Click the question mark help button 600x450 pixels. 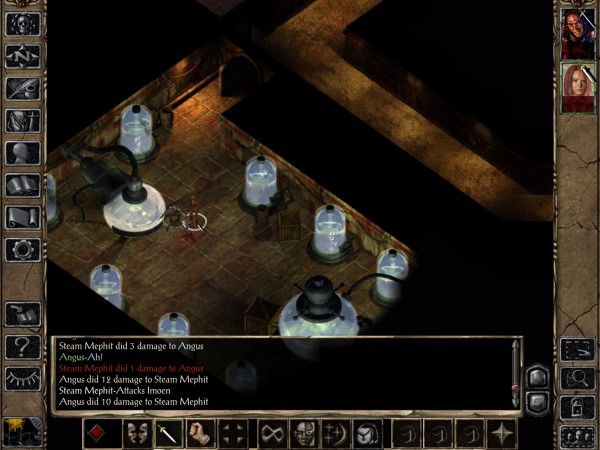23,347
